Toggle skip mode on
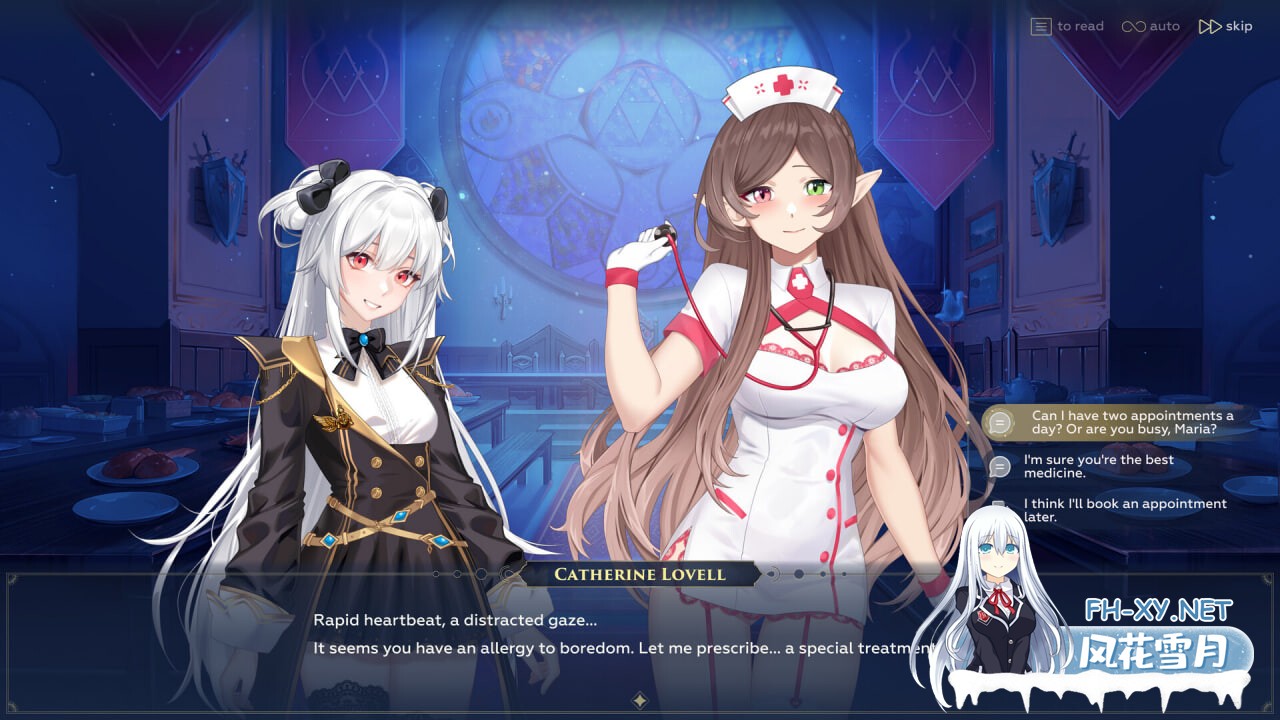 pyautogui.click(x=1225, y=26)
